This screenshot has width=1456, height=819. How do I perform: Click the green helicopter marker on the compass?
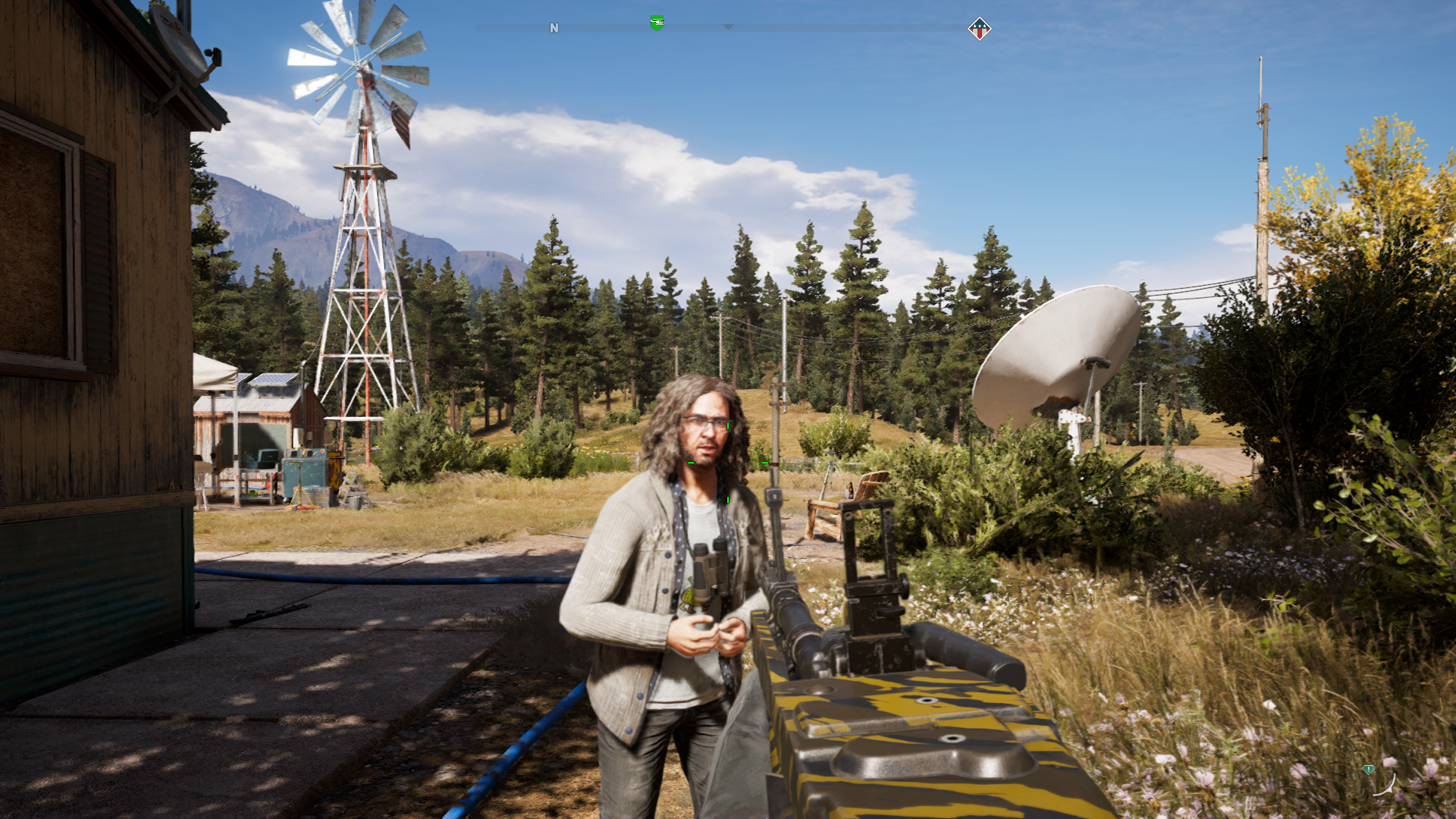tap(657, 24)
